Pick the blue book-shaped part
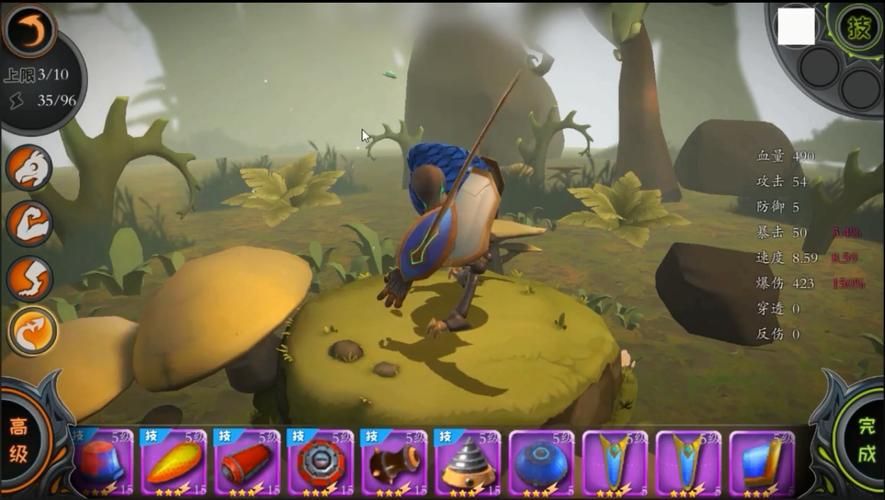Screen dimensions: 885x500 coord(763,462)
